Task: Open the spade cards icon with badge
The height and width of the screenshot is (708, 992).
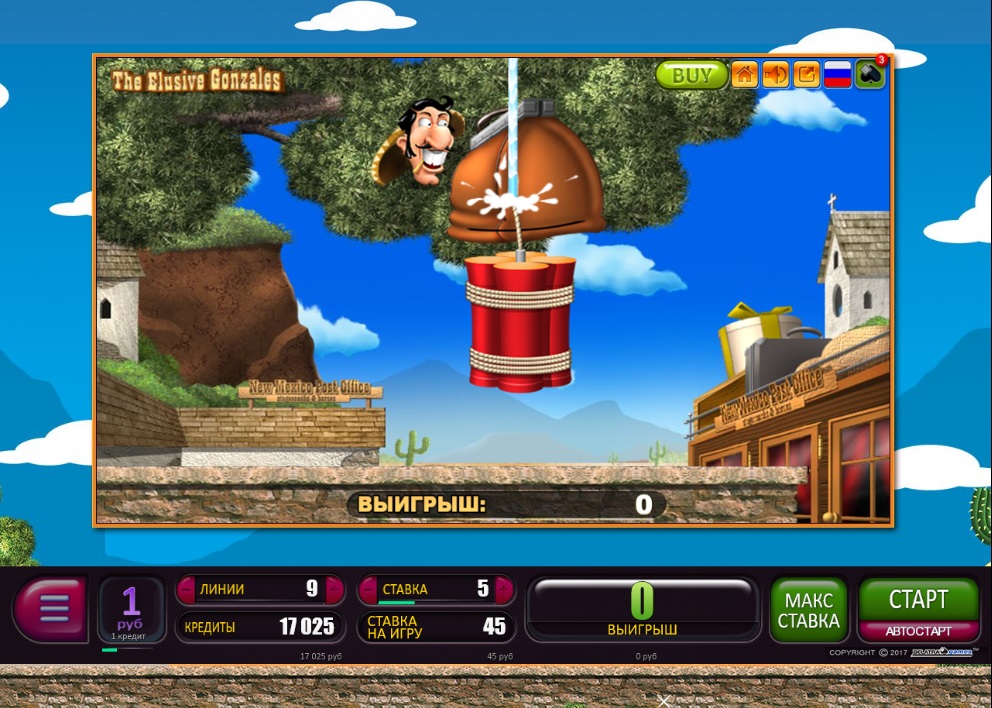Action: 869,75
